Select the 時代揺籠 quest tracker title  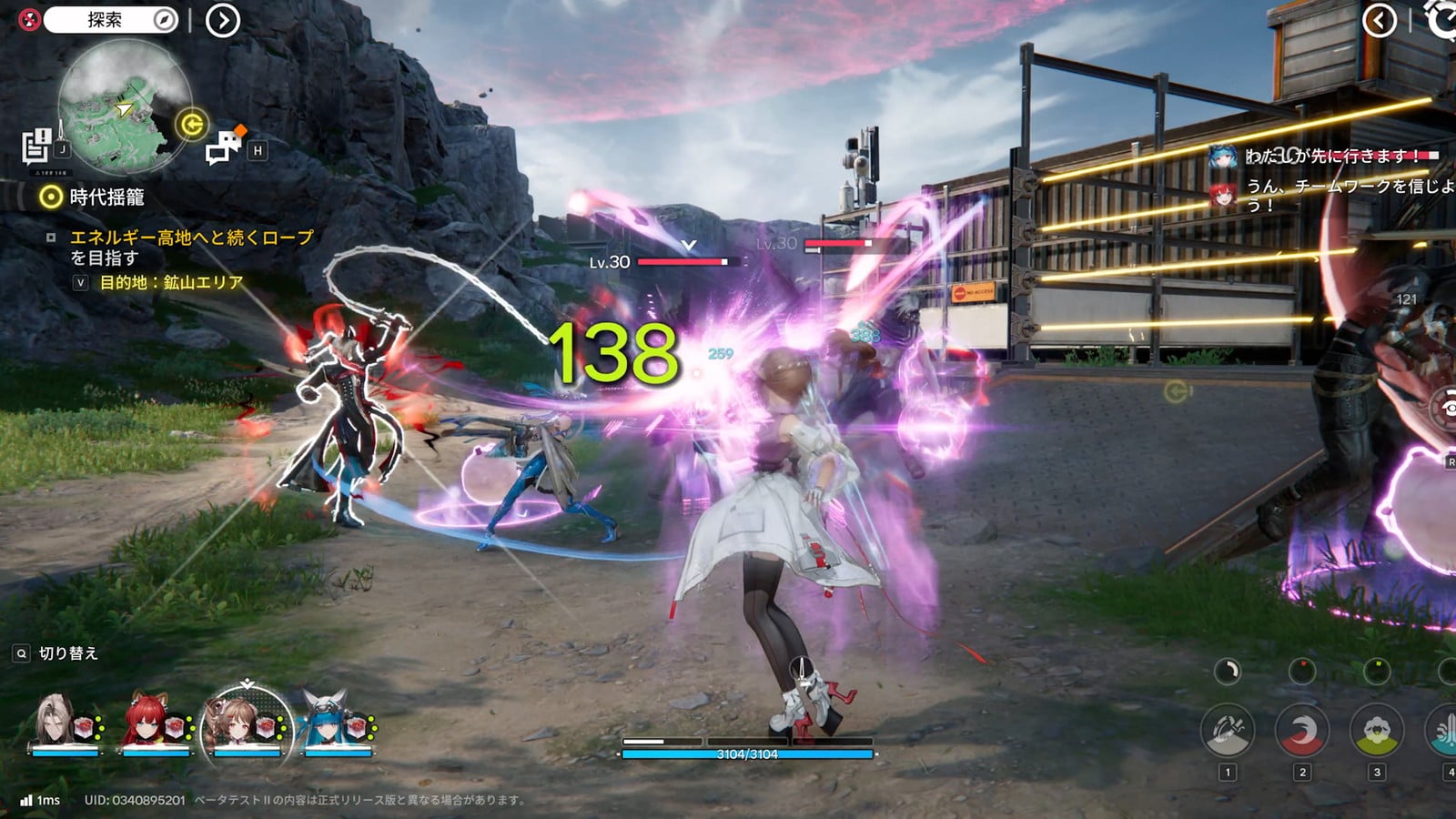click(106, 197)
